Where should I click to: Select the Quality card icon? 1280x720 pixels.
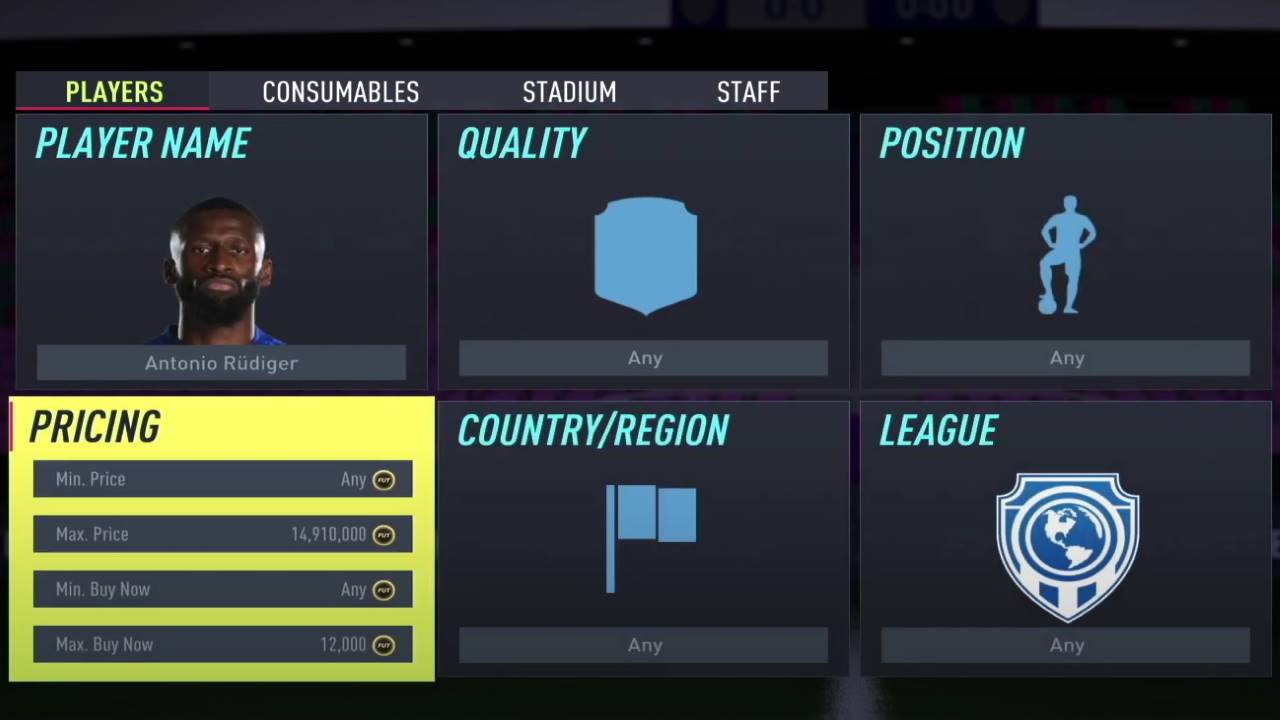[645, 255]
